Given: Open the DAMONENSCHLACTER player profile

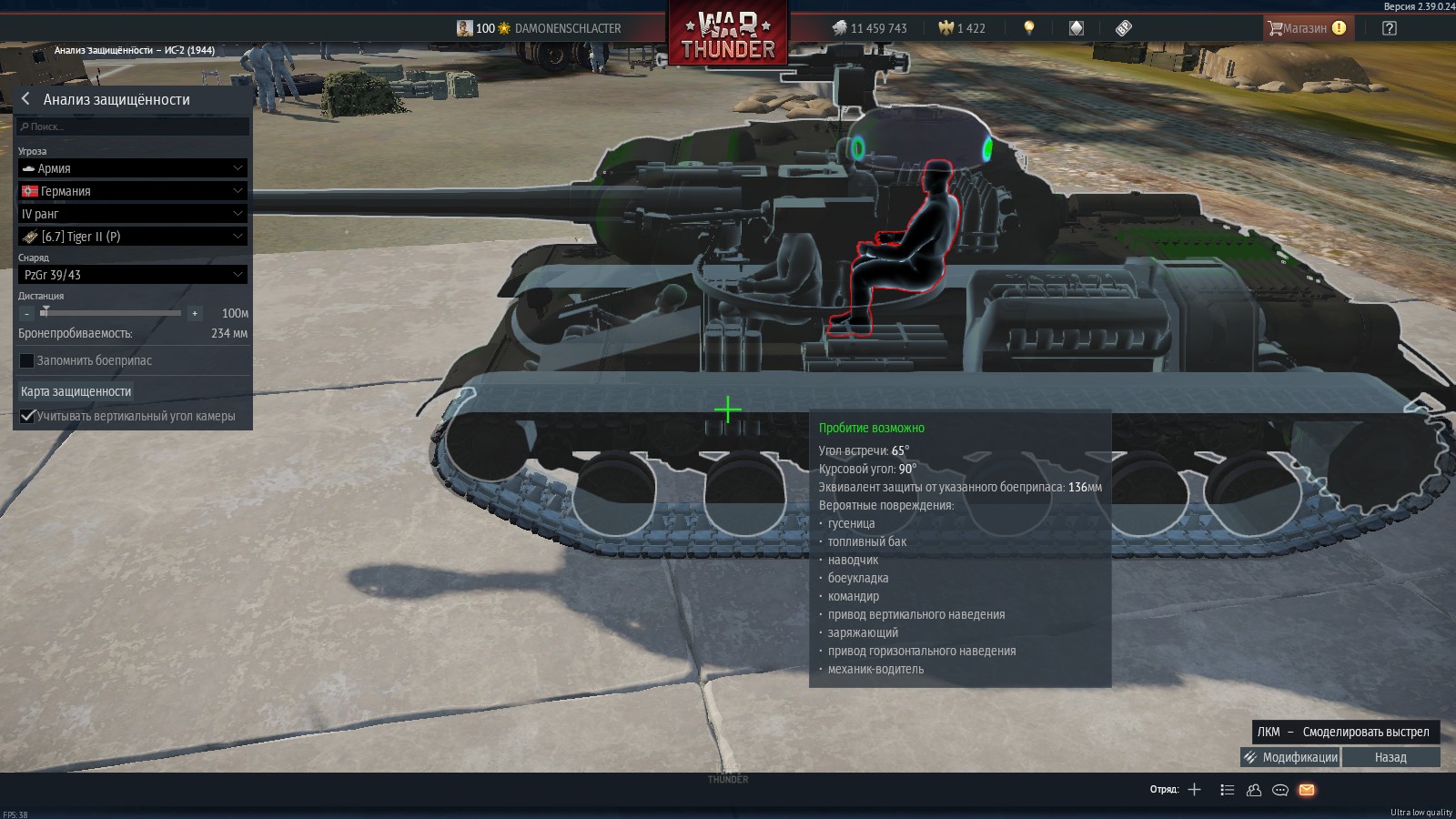Looking at the screenshot, I should pos(568,28).
